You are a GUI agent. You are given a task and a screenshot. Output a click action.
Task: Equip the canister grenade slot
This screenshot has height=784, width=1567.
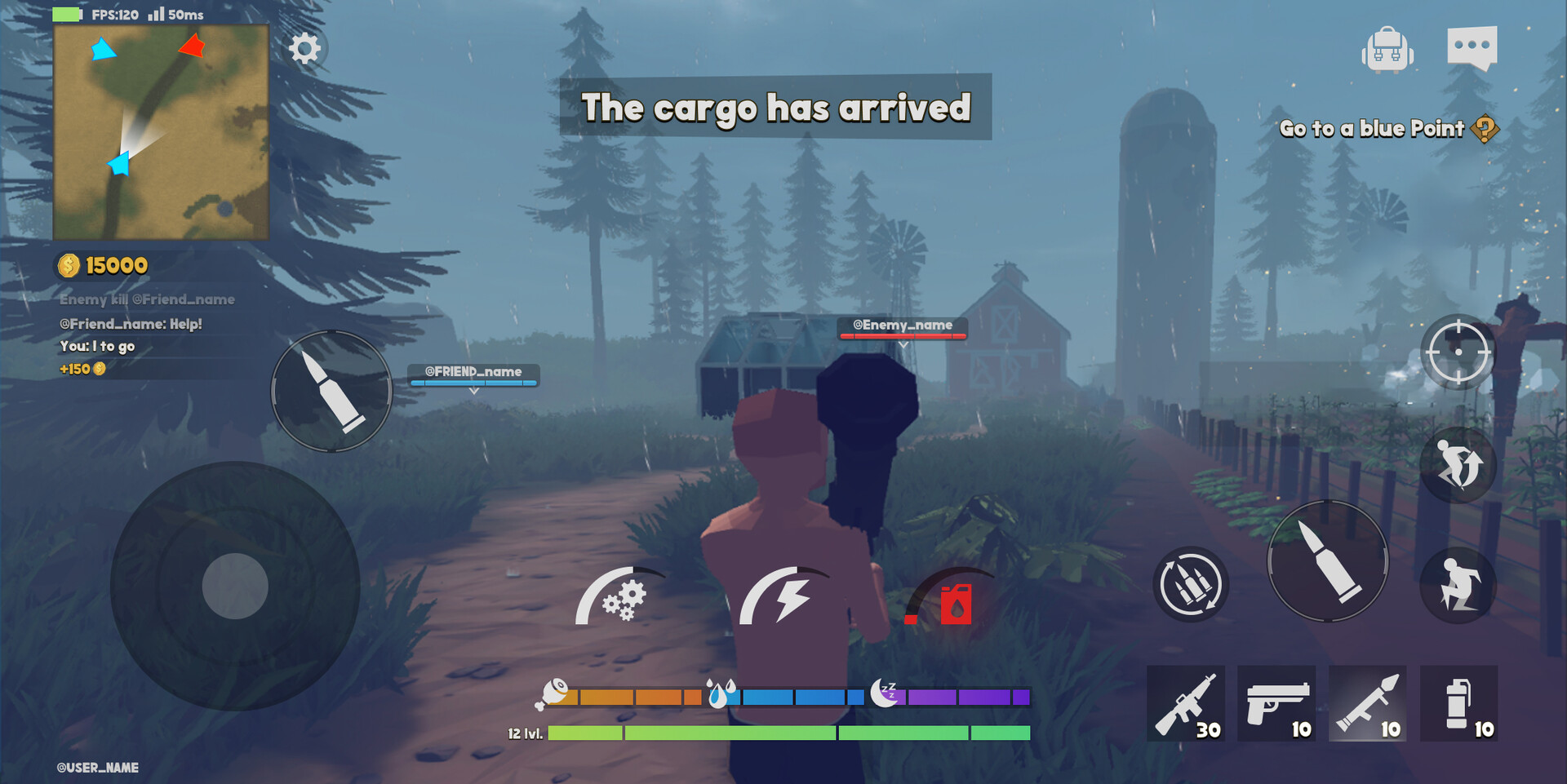pyautogui.click(x=1459, y=703)
